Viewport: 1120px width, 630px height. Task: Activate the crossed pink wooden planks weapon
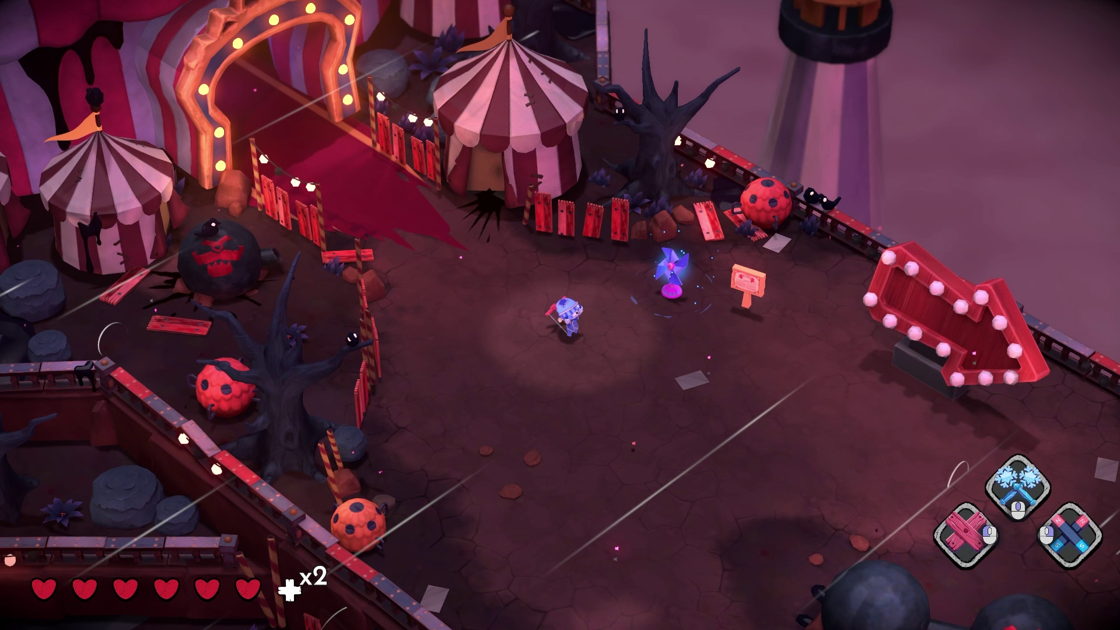(x=965, y=533)
